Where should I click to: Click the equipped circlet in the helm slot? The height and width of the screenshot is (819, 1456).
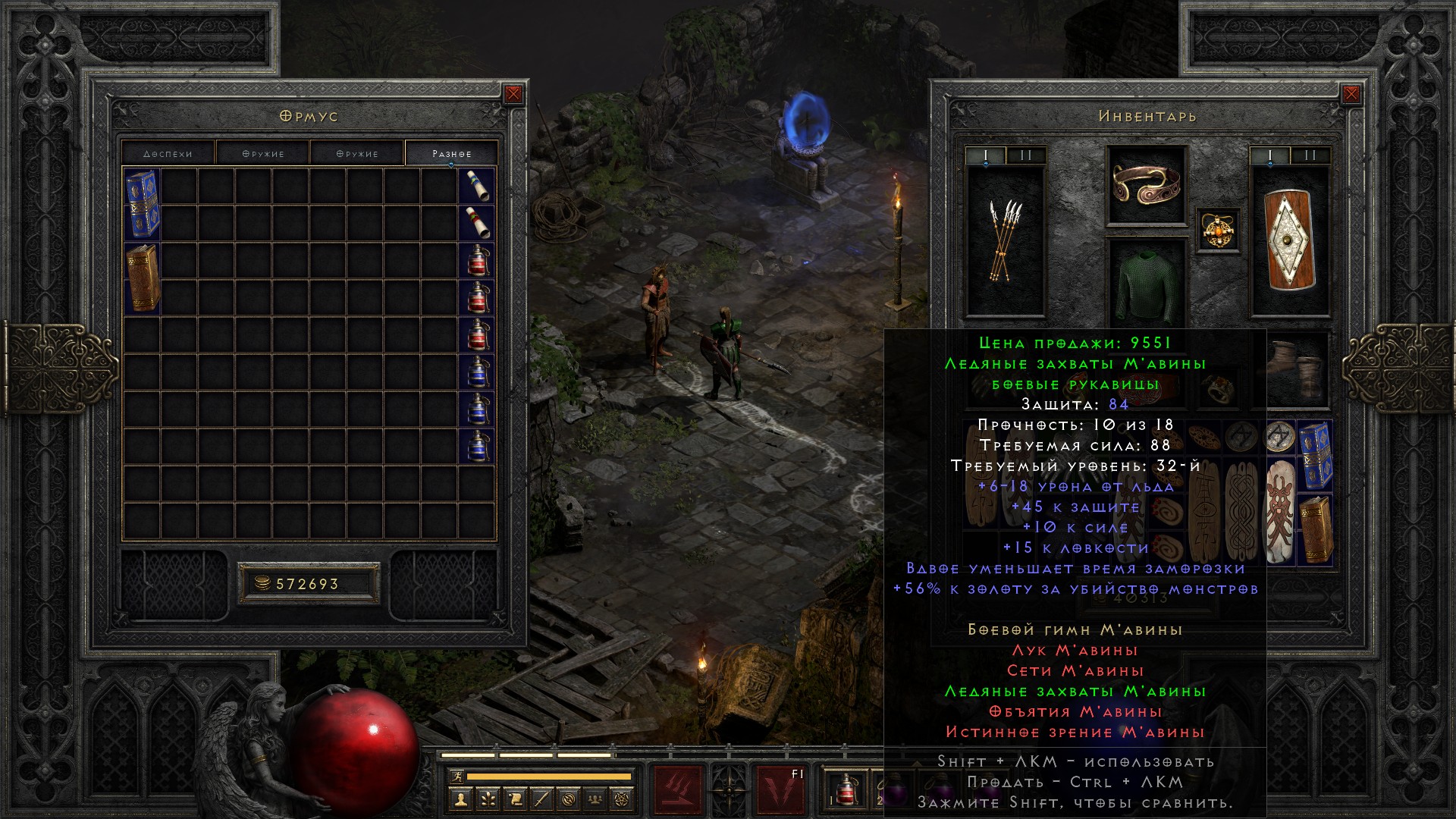(x=1146, y=184)
